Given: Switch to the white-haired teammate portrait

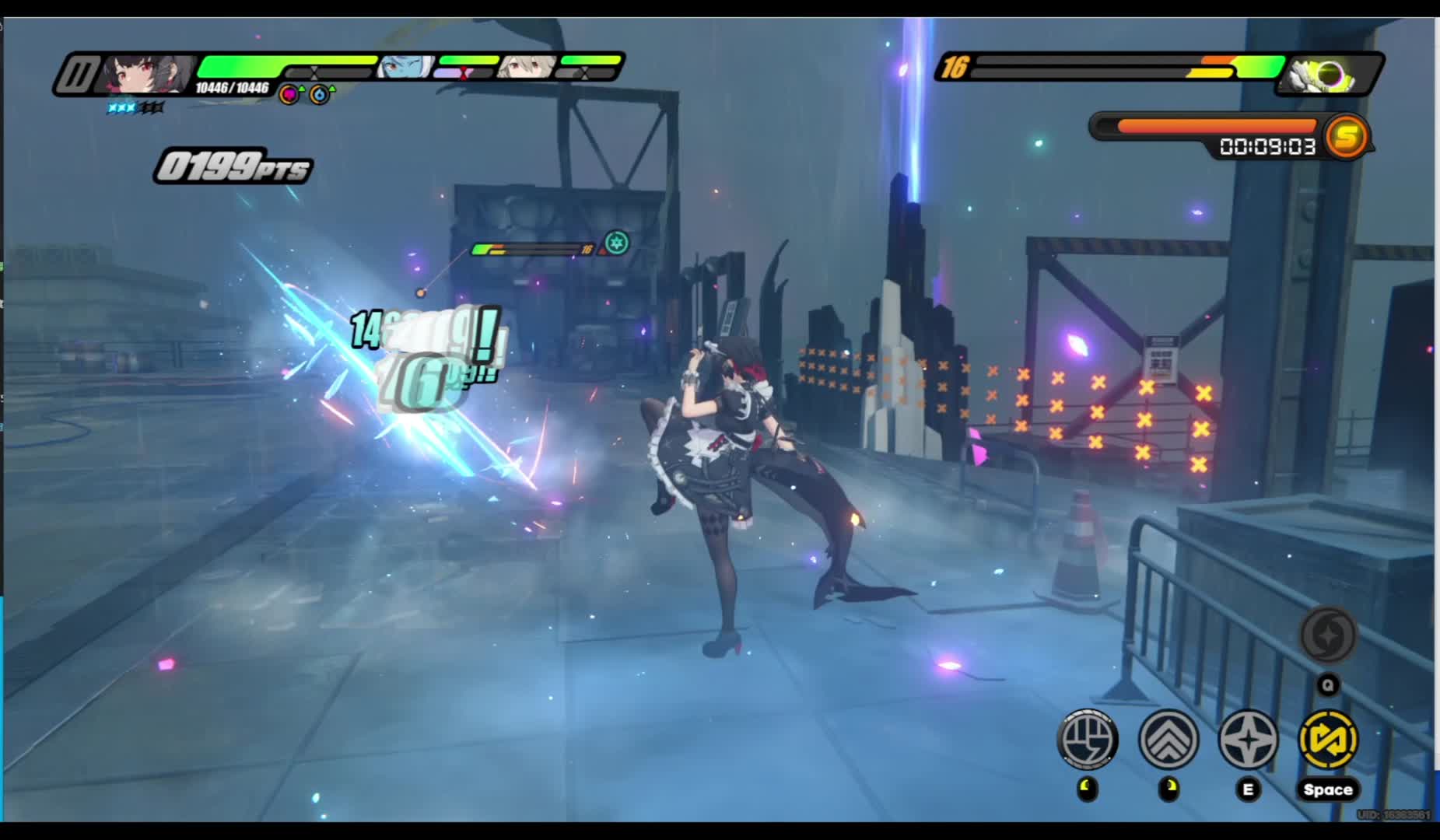Looking at the screenshot, I should tap(524, 67).
